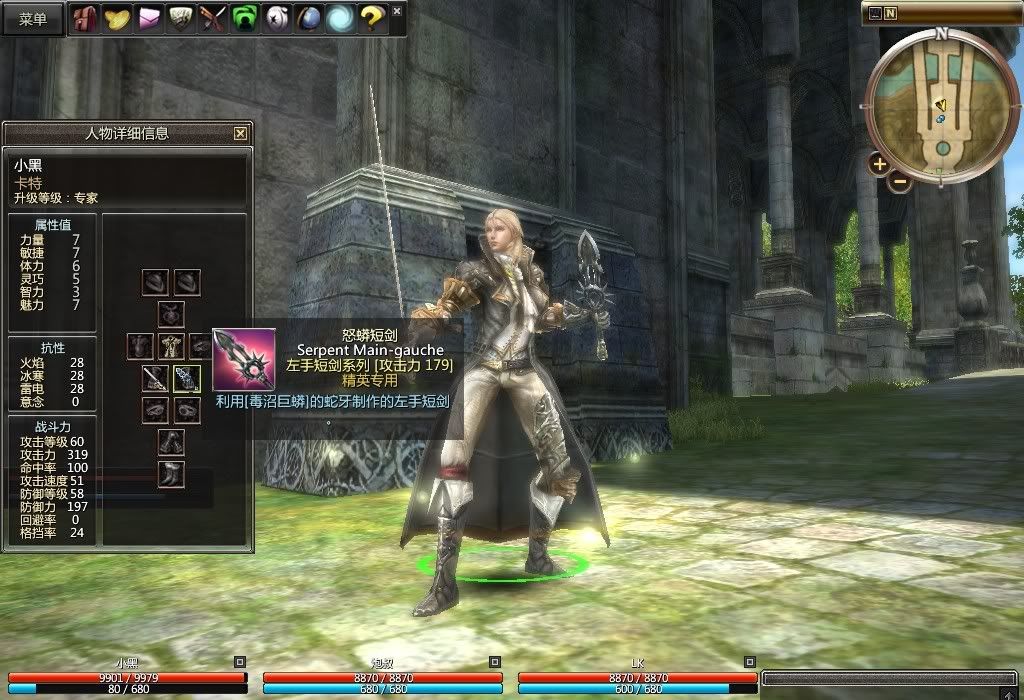Select the highlighted Serpent Main-gauche equipment slot
Screen dimensions: 1024x700
click(187, 378)
